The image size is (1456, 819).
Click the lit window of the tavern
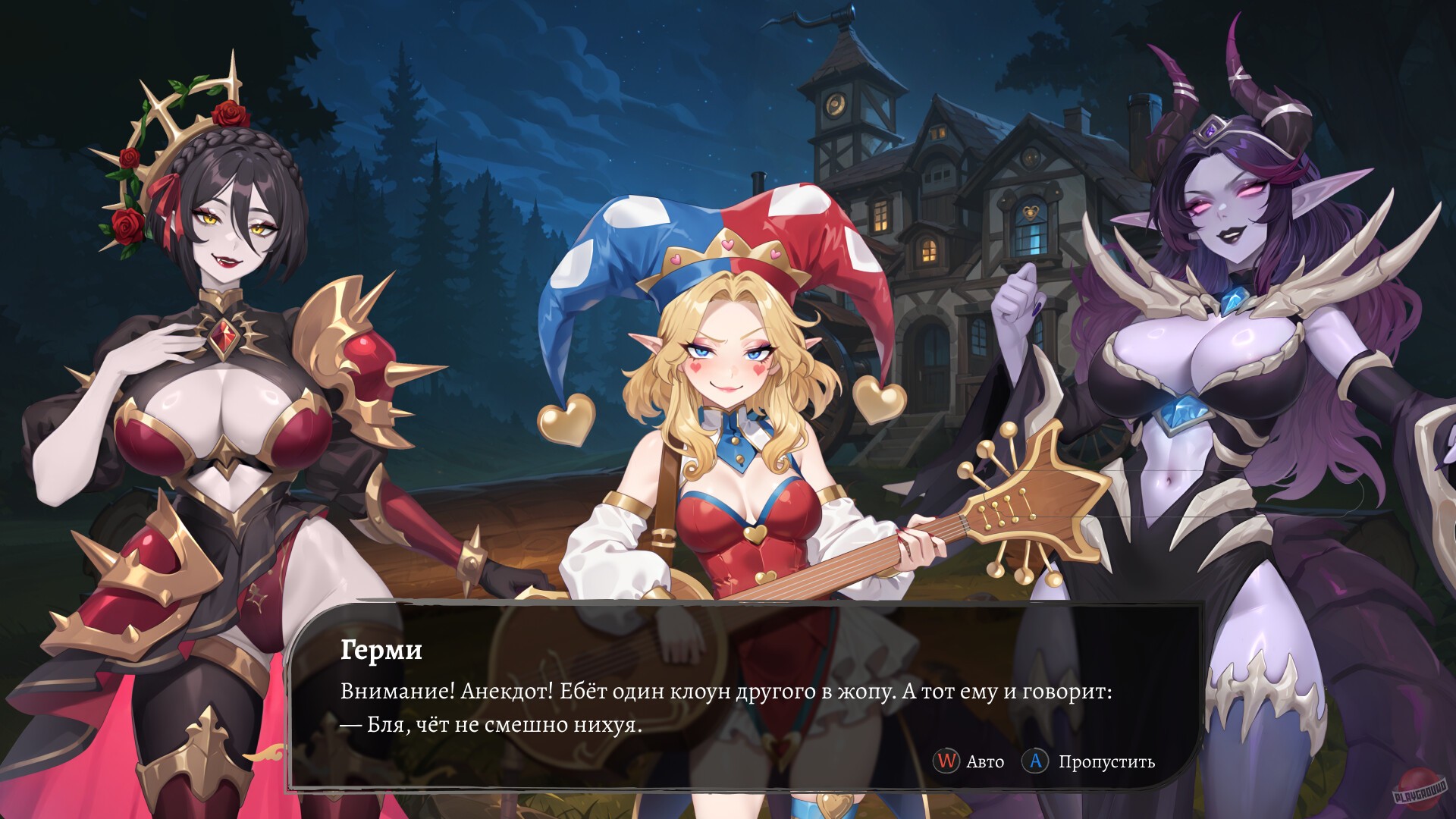point(928,250)
